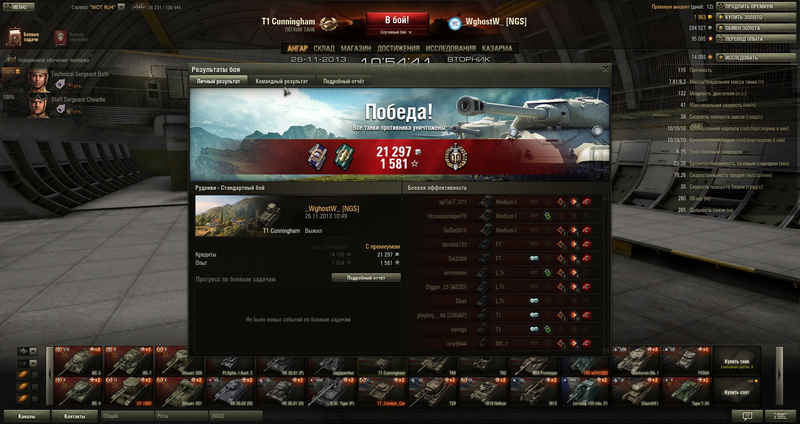This screenshot has width=800, height=424.
Task: Switch to the Казарма section
Action: (497, 47)
